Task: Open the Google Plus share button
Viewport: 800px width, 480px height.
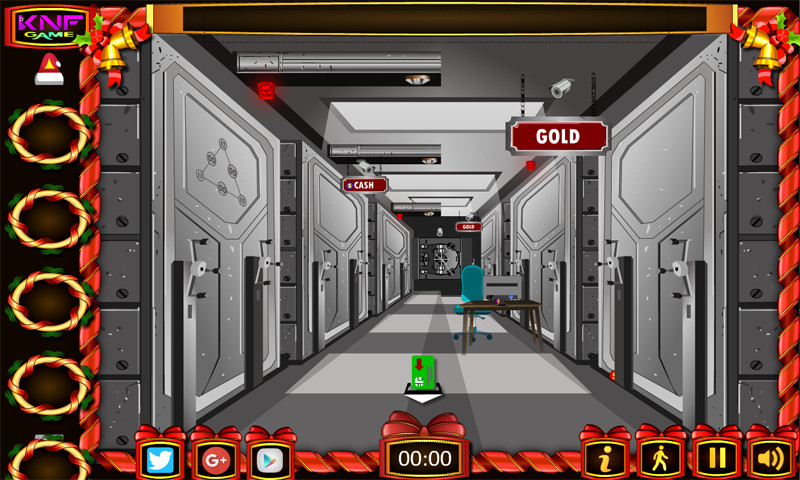Action: click(x=215, y=459)
